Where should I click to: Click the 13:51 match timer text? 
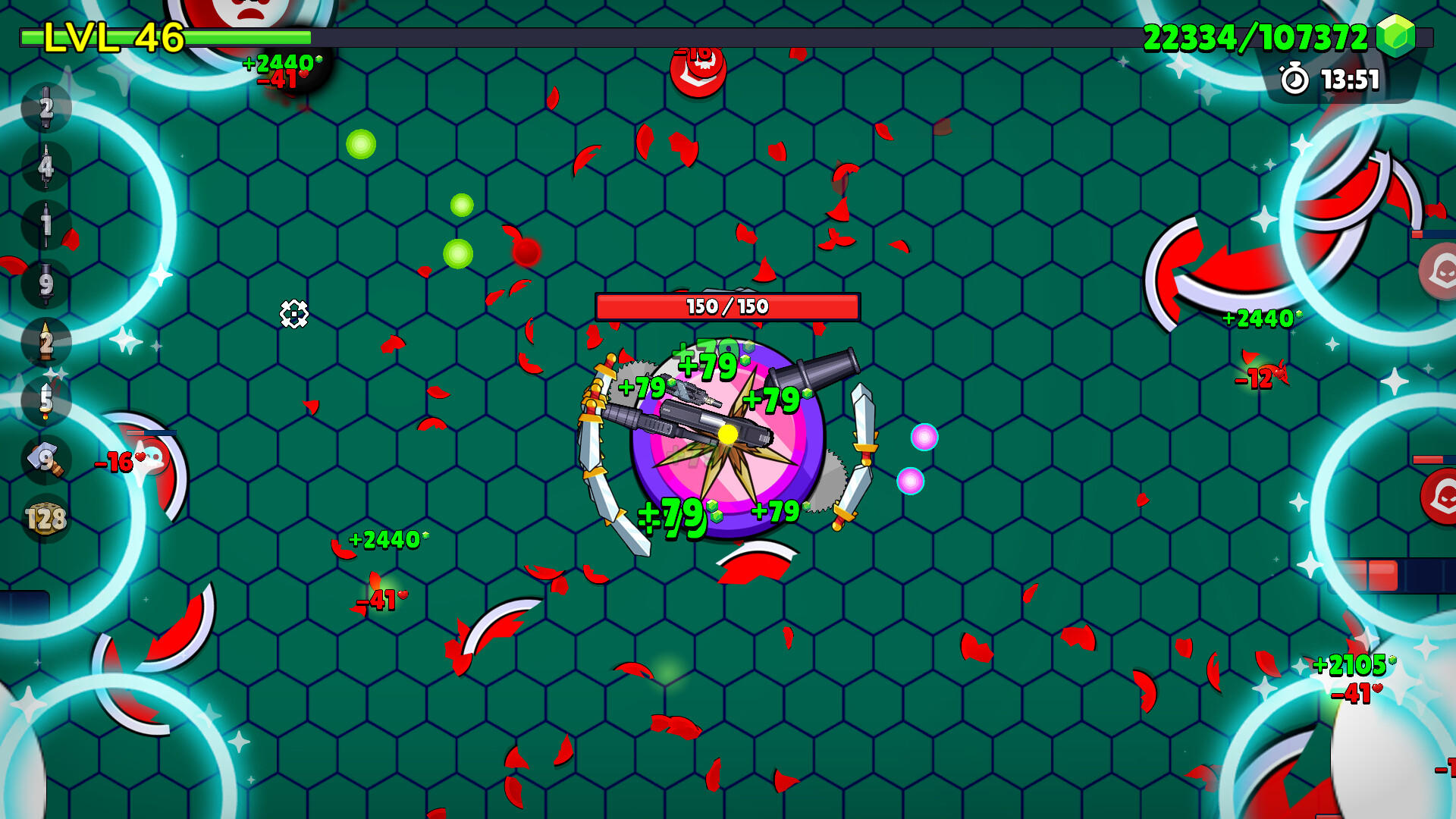[x=1351, y=78]
